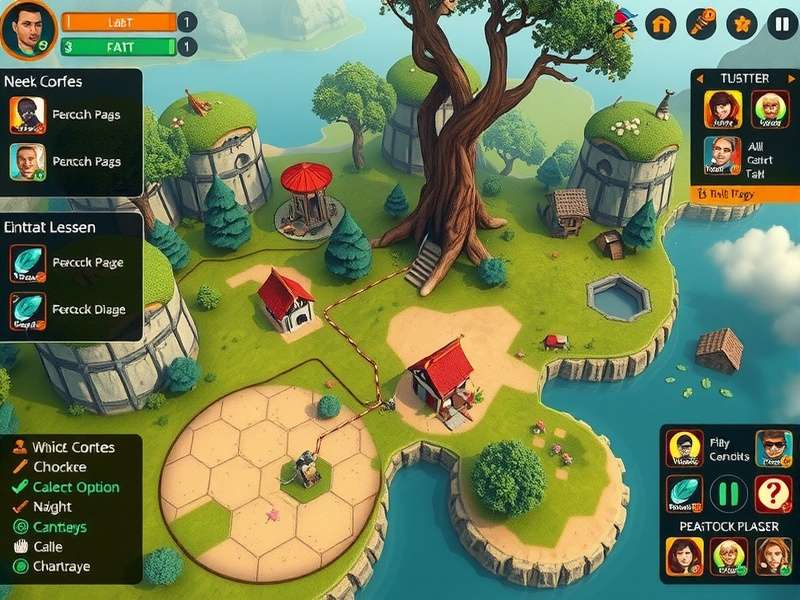Select the Ferack Diage feather item
Viewport: 800px width, 600px height.
(x=27, y=309)
